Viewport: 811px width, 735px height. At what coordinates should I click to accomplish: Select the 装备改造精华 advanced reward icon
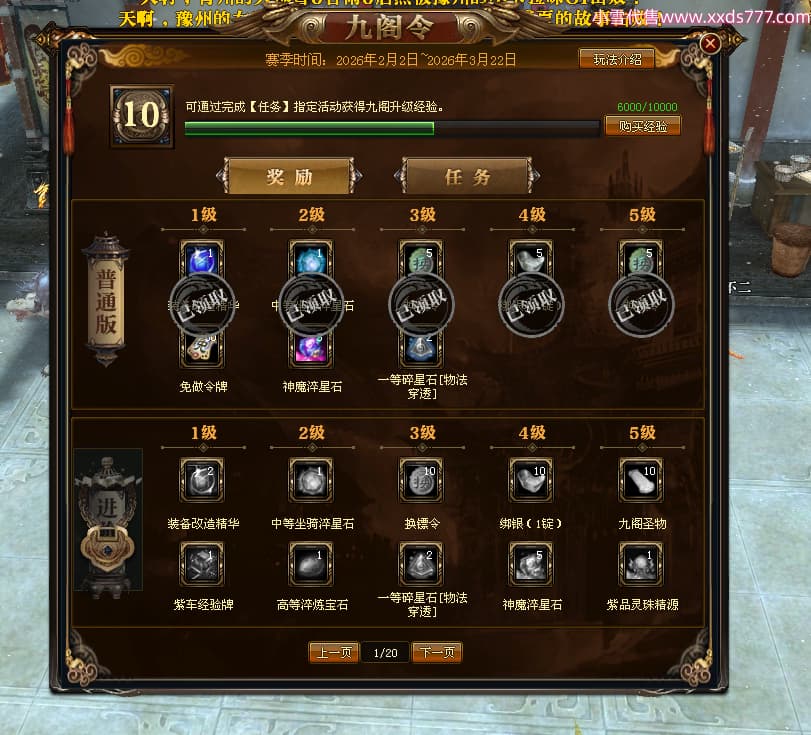click(x=201, y=479)
